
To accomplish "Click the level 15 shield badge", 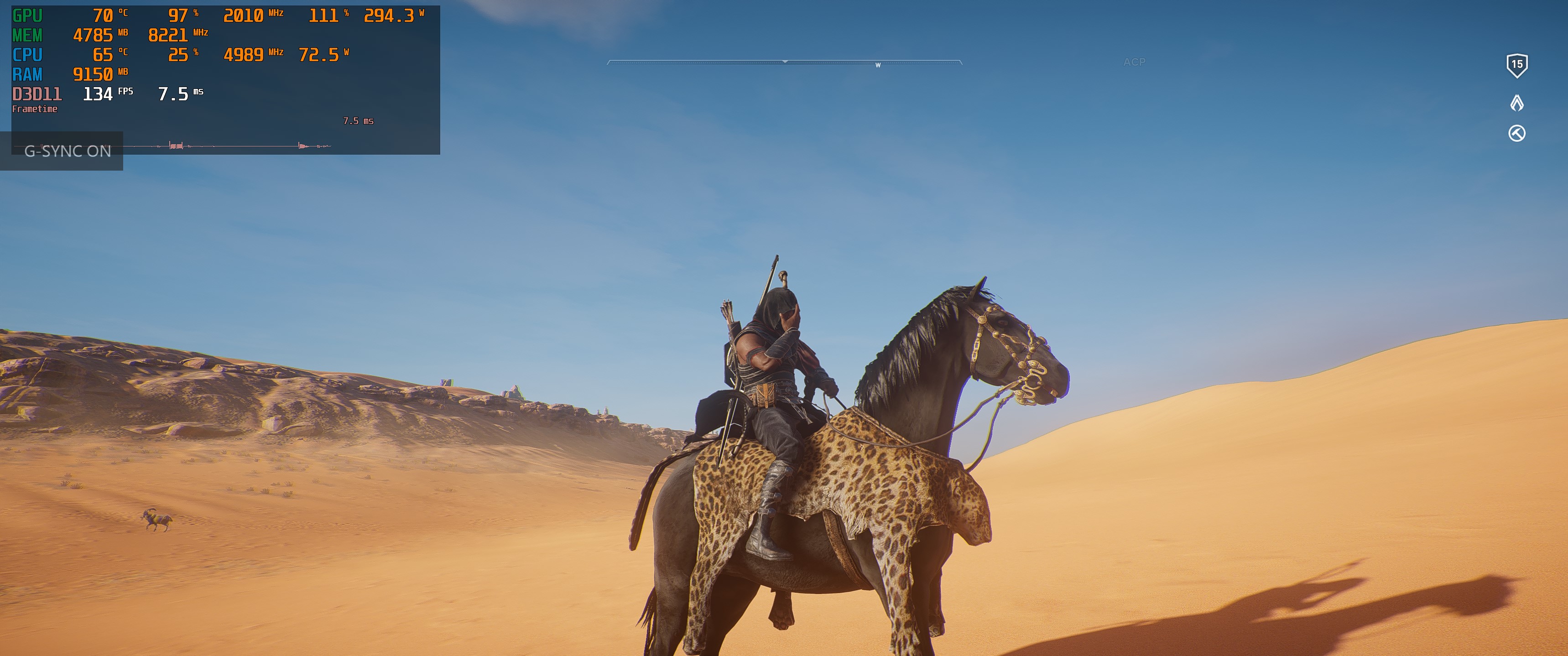I will tap(1516, 65).
